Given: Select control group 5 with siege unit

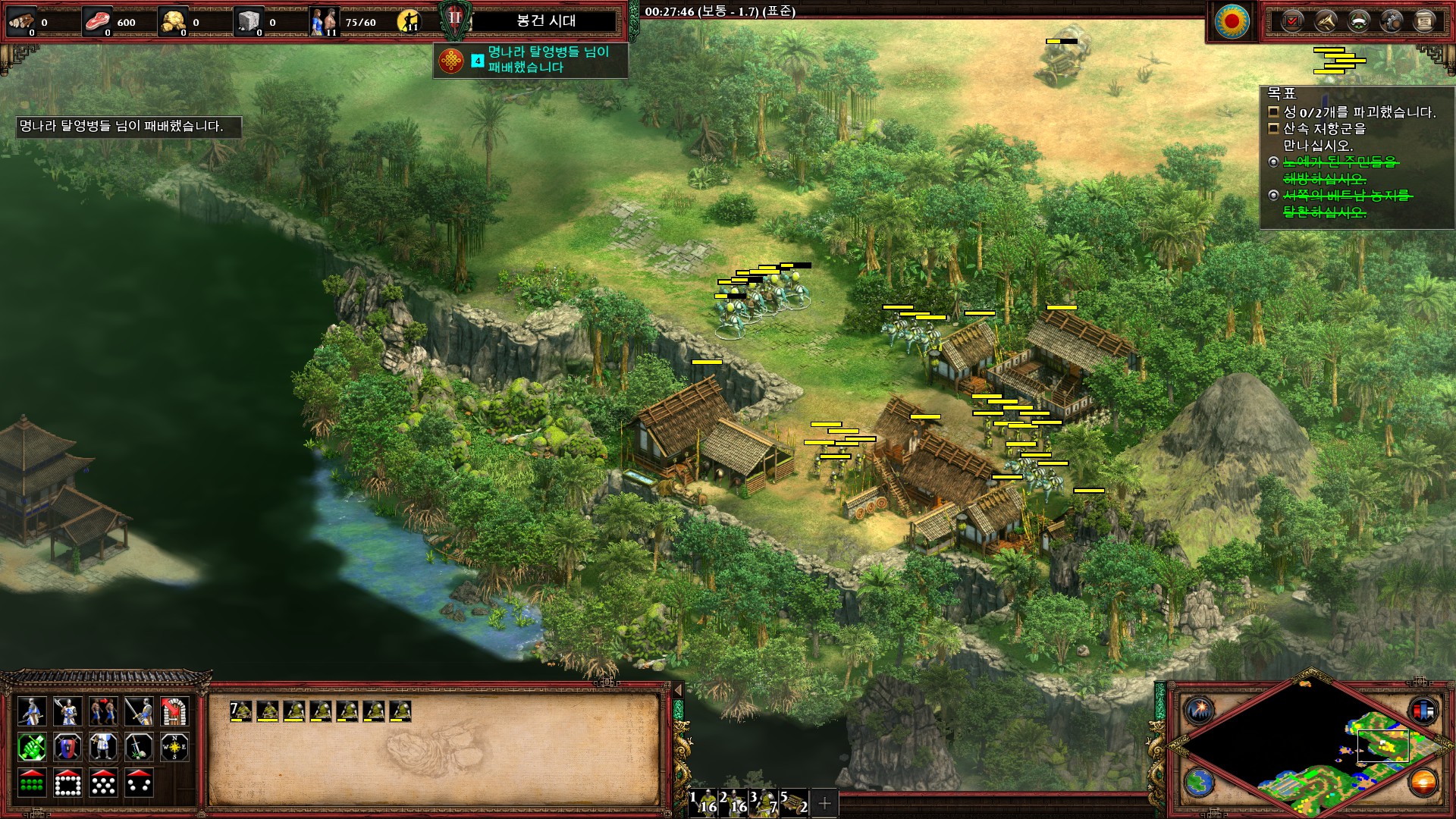Looking at the screenshot, I should click(794, 802).
